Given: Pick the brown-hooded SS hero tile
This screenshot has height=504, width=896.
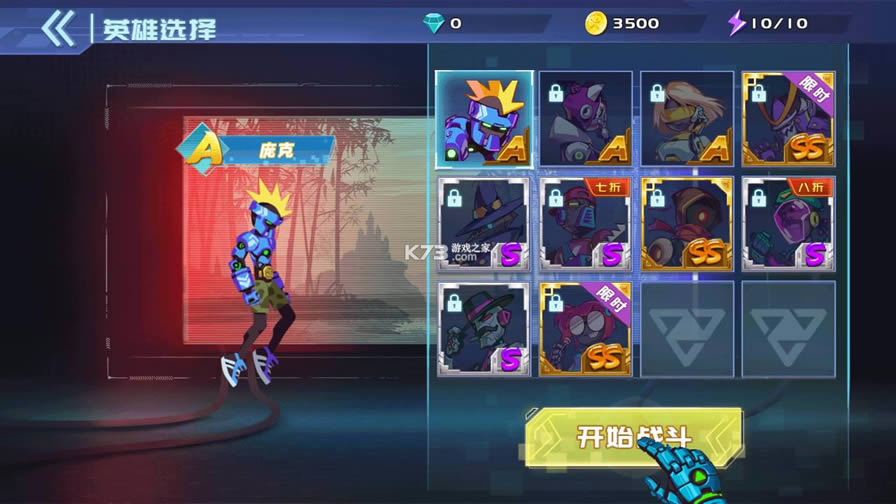Looking at the screenshot, I should [x=687, y=224].
